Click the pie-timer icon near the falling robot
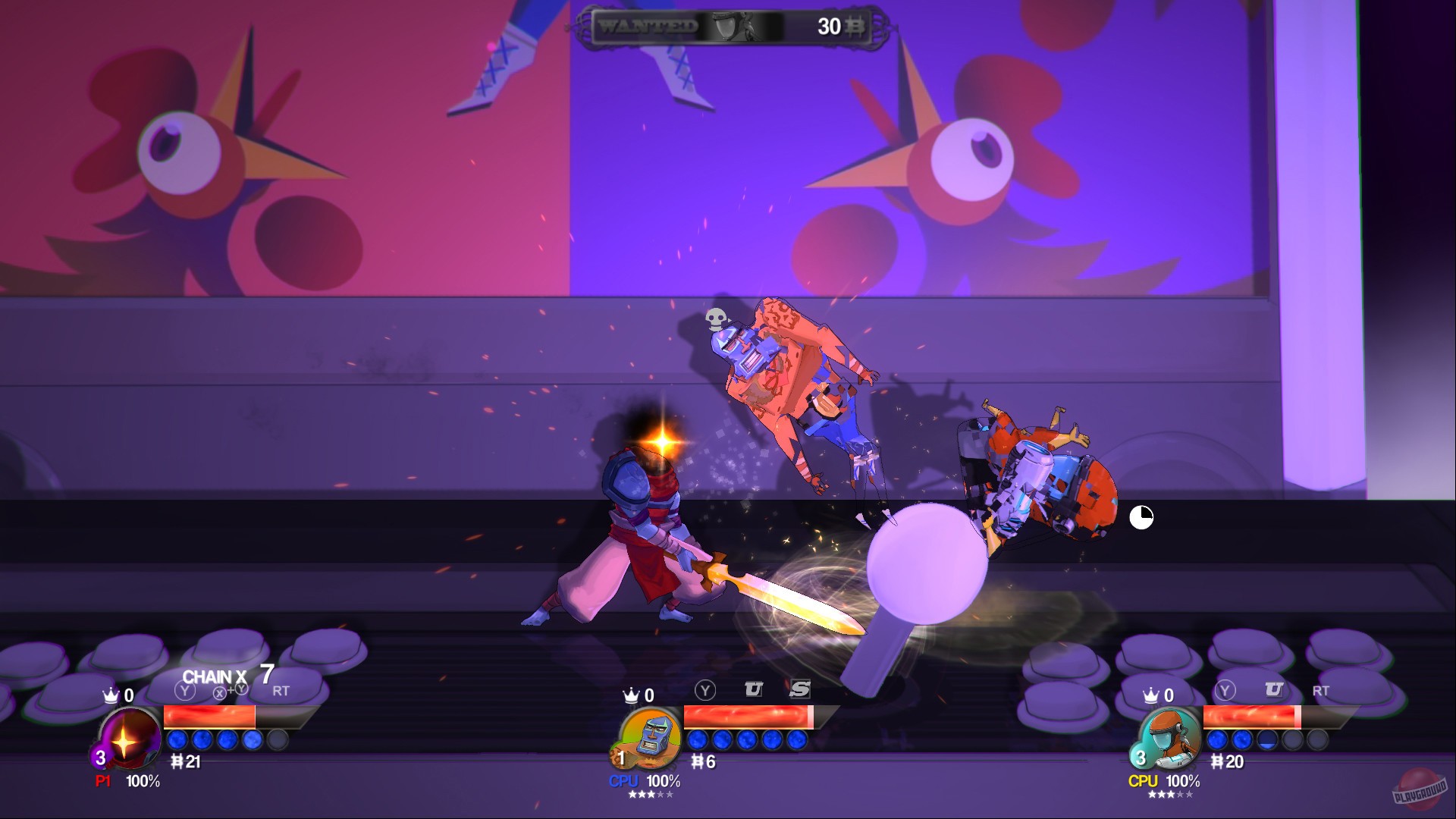 [x=1141, y=518]
